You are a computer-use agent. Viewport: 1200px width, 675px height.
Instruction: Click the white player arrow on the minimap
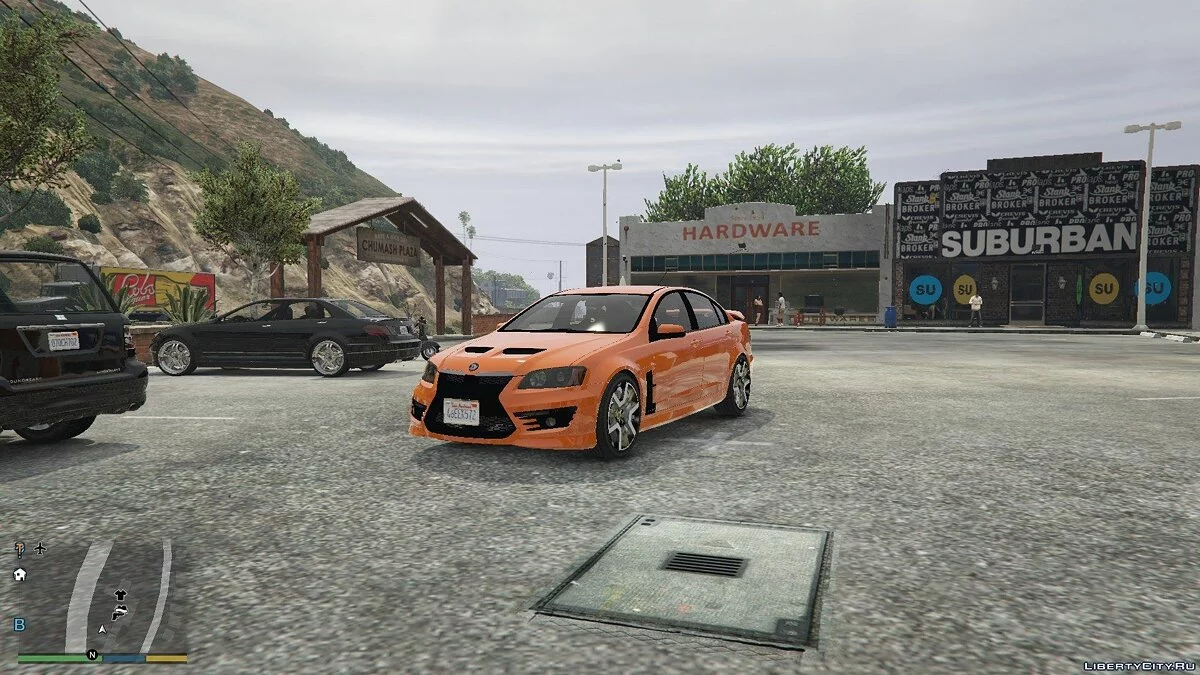(102, 630)
